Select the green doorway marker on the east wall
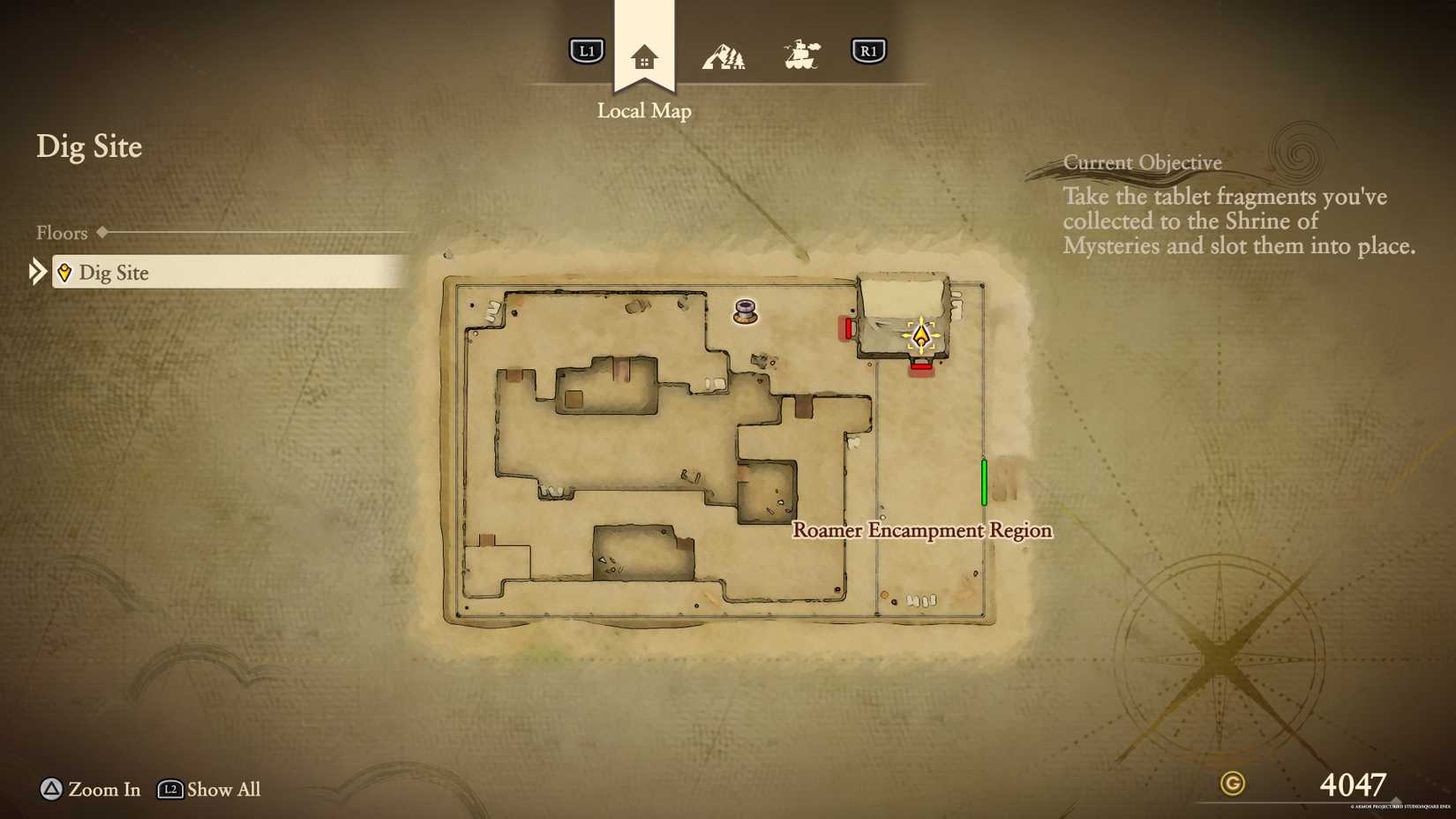1456x819 pixels. point(985,480)
